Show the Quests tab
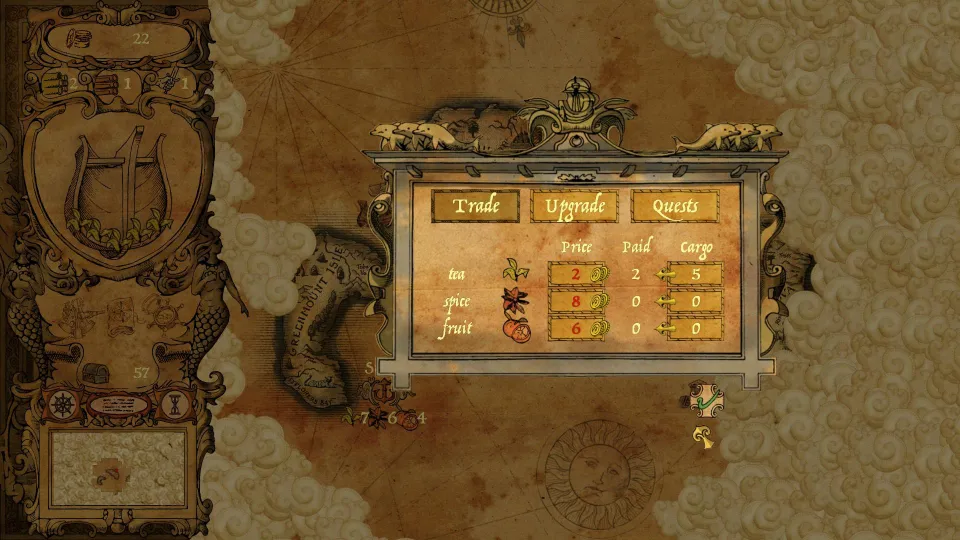 tap(675, 206)
